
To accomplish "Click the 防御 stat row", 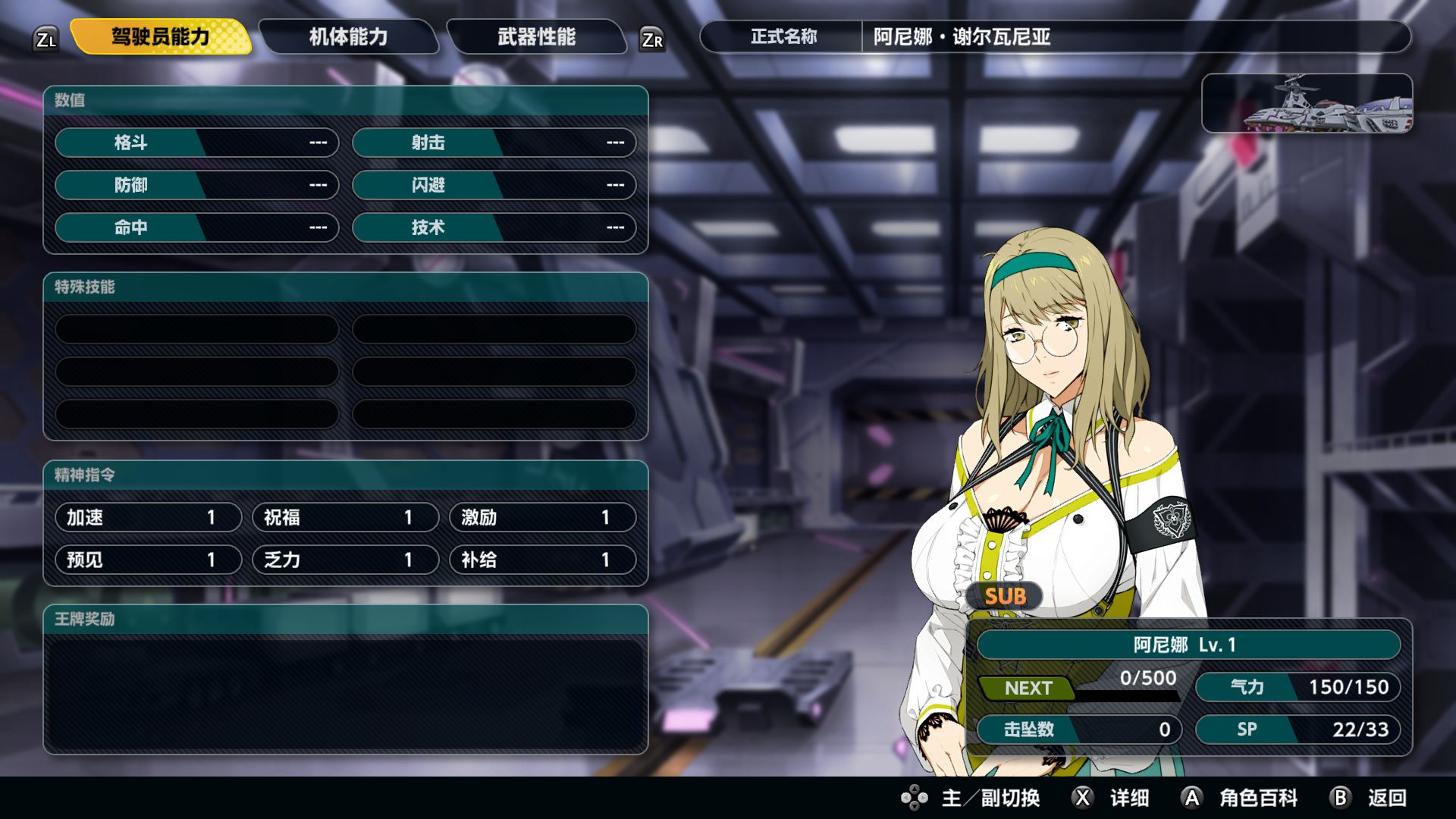I will 196,185.
